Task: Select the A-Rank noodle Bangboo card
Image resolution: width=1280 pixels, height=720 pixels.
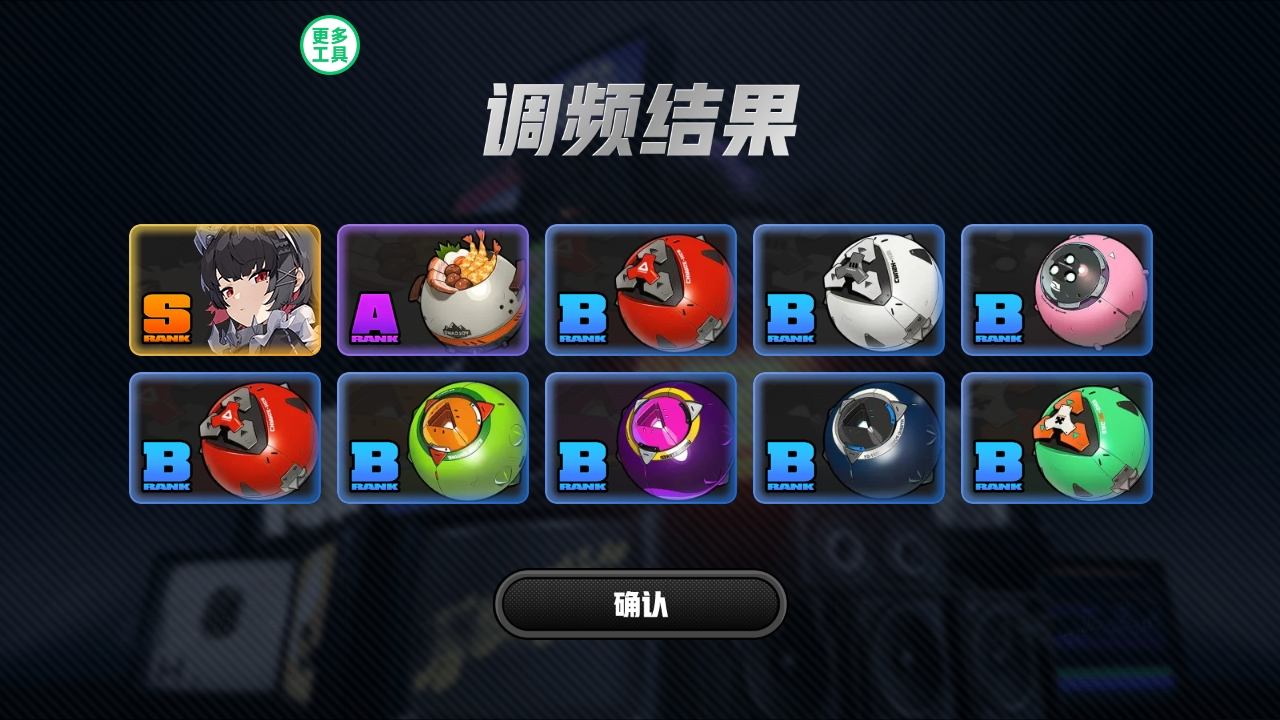Action: coord(434,292)
